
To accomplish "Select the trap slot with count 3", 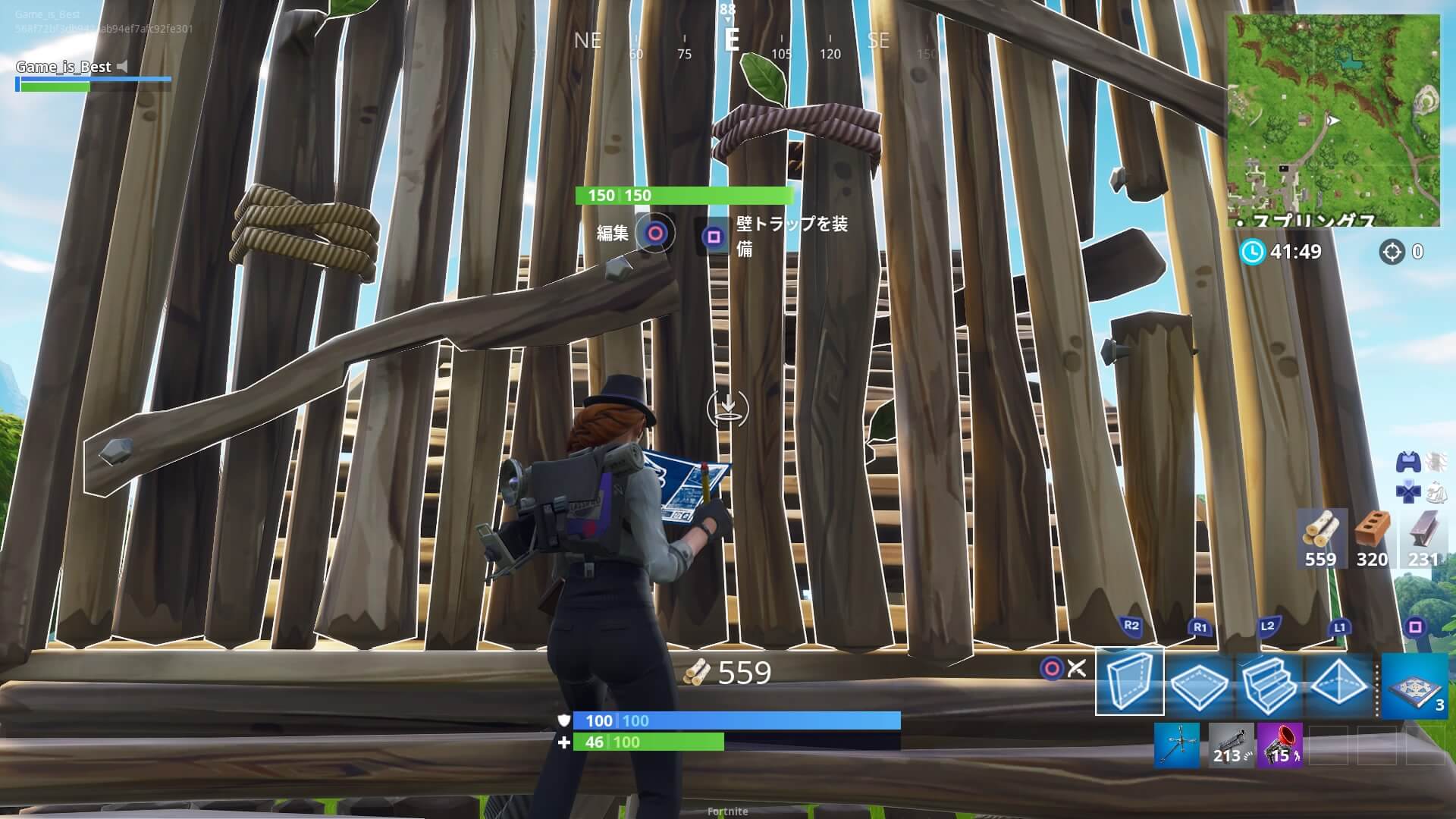I will 1415,686.
